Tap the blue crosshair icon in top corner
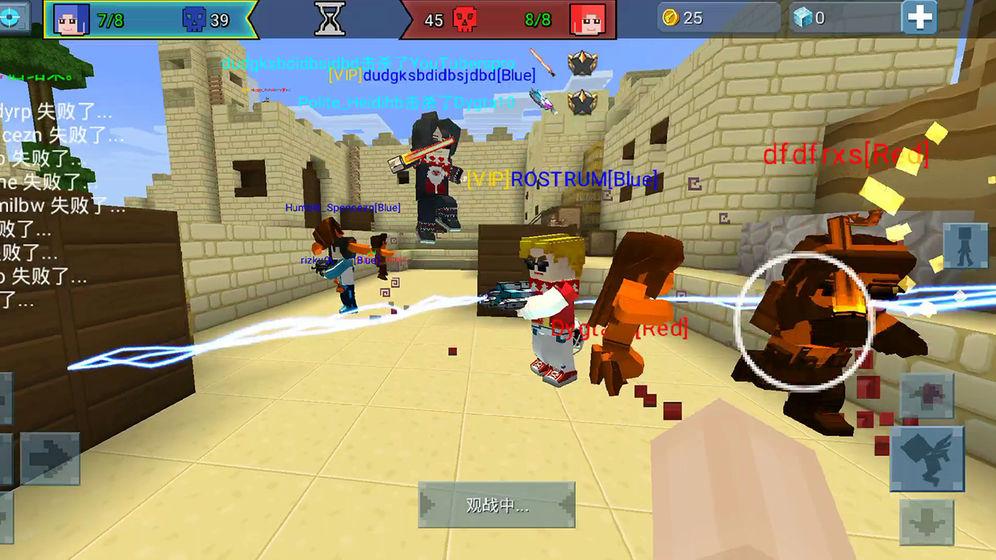Image resolution: width=996 pixels, height=560 pixels. click(x=14, y=18)
